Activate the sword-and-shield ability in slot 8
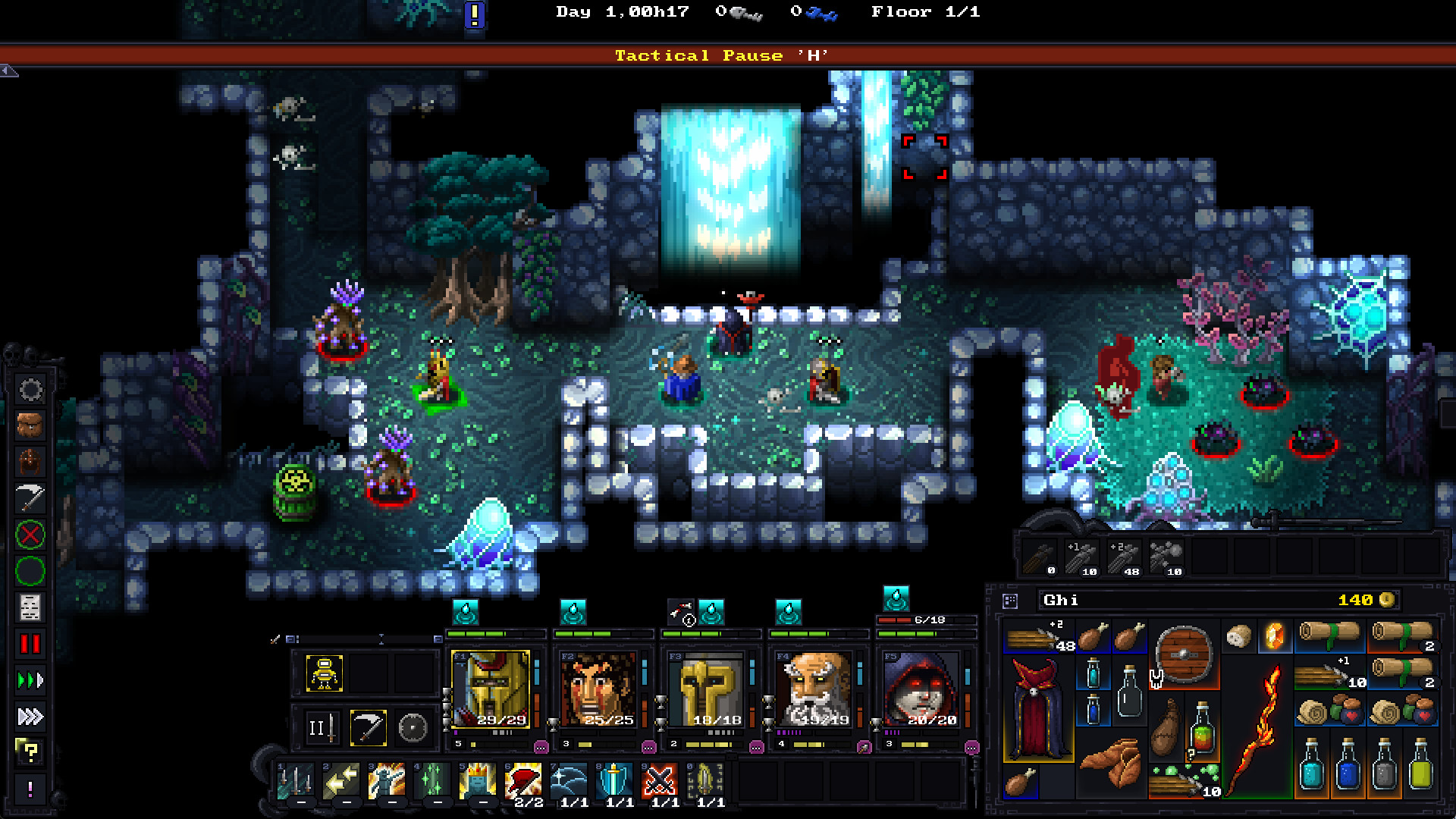The width and height of the screenshot is (1456, 819). coord(615,781)
